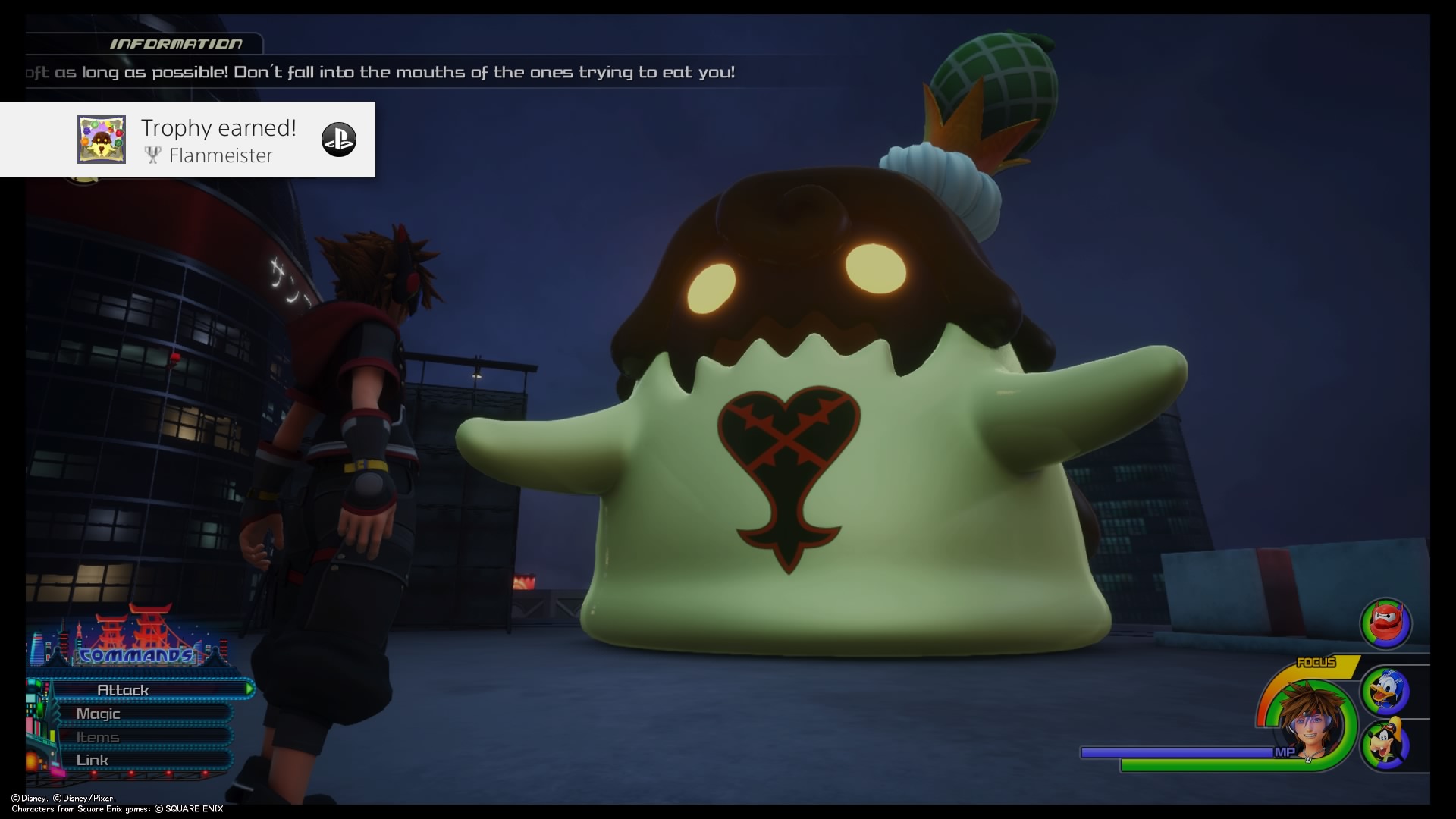The height and width of the screenshot is (819, 1456).
Task: Select Attack from the command menu
Action: [124, 689]
